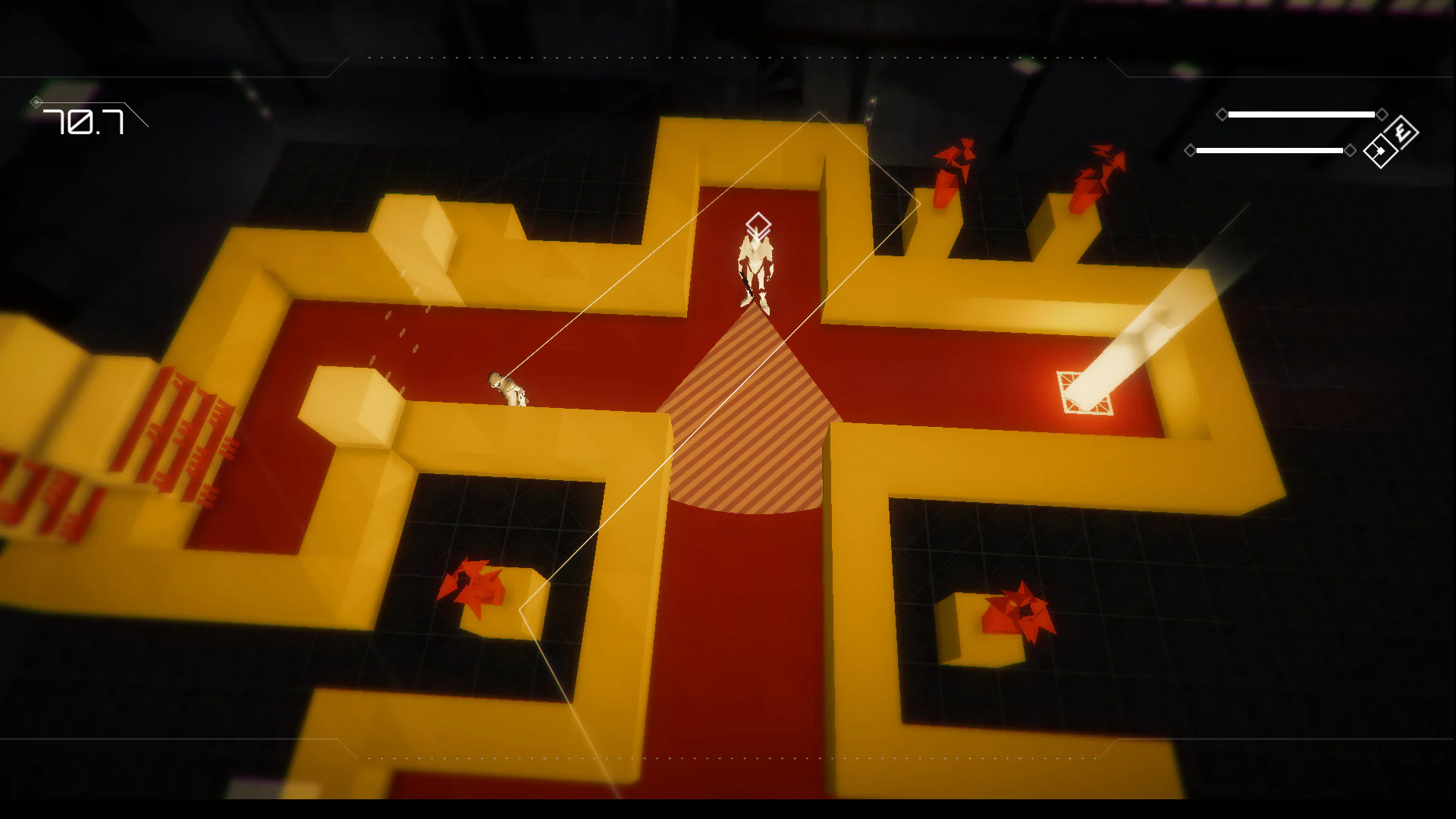
Task: Click the diamond marker above the player character
Action: [x=757, y=223]
